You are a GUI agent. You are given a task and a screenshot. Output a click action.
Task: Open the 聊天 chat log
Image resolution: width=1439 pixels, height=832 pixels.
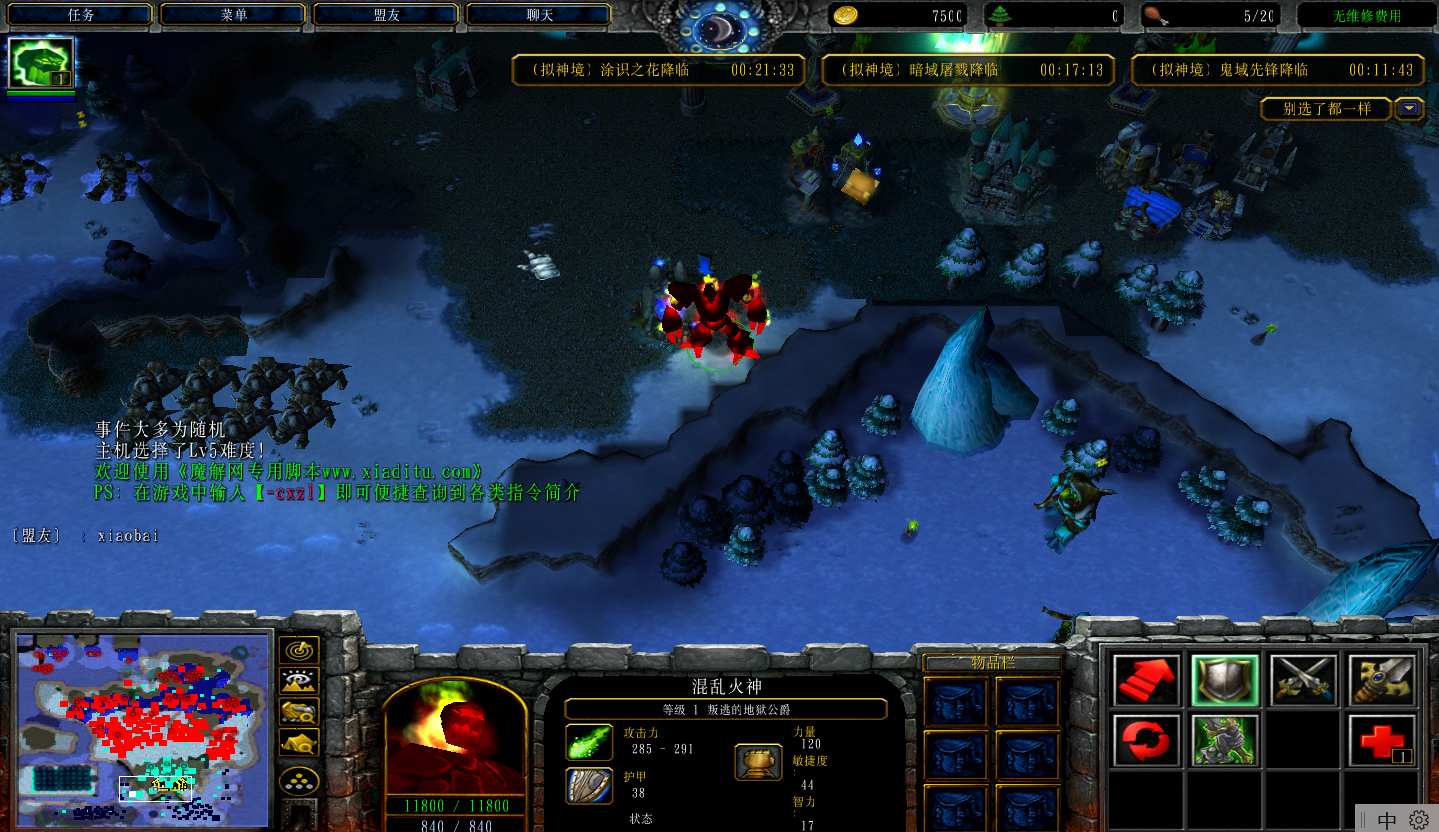pos(539,15)
